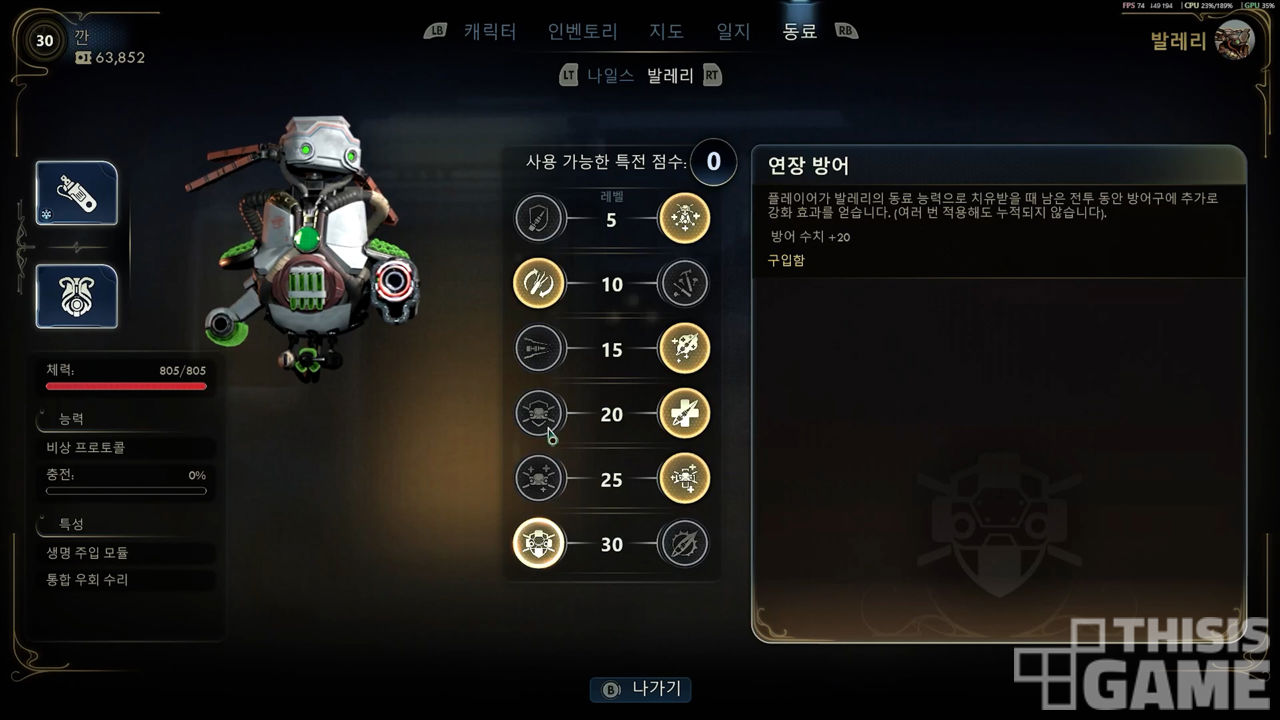Screen dimensions: 1280x720
Task: Pick the level 10 left perk icon
Action: click(x=540, y=284)
